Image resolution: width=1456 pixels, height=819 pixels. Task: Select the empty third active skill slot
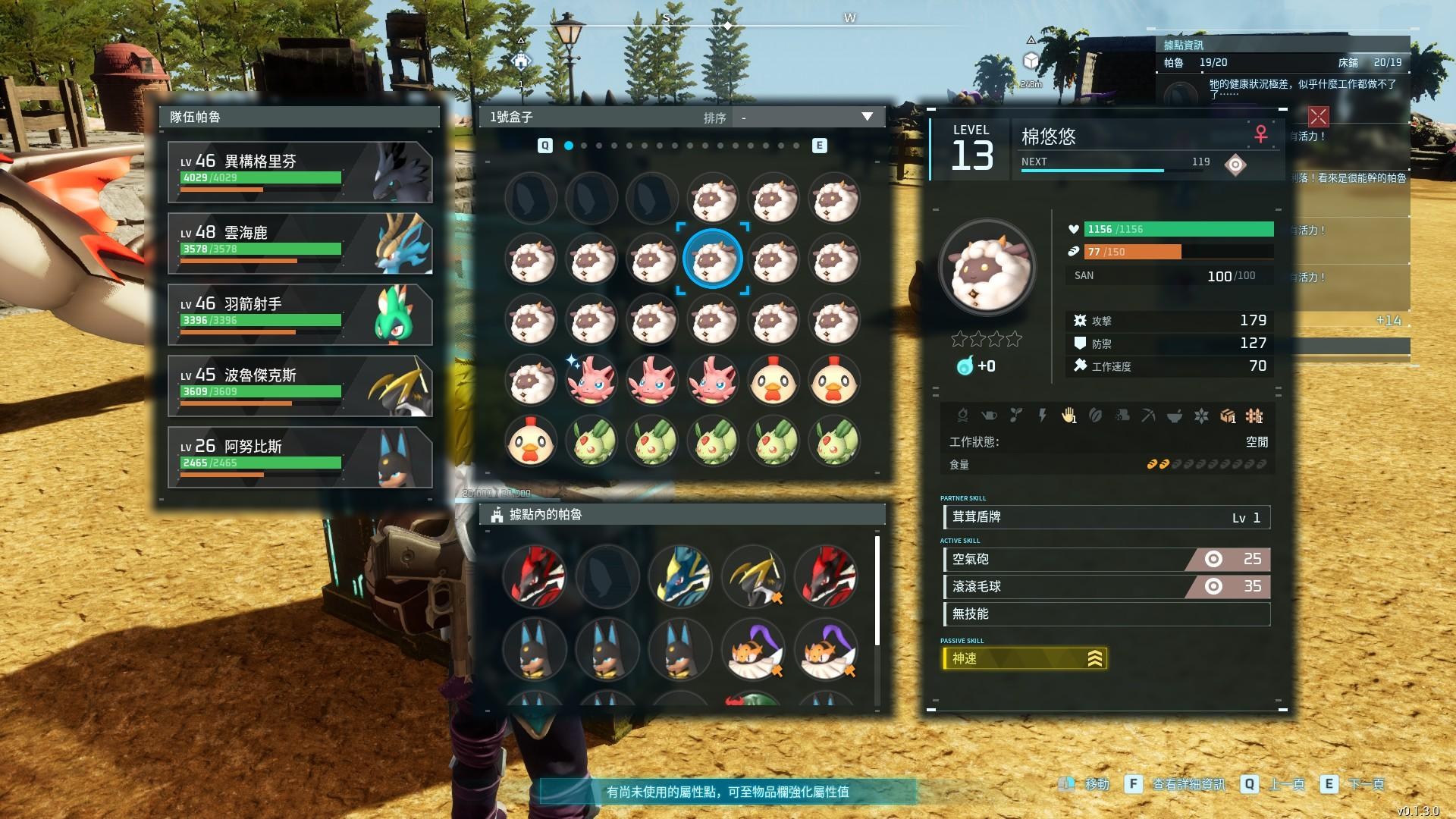(1106, 614)
